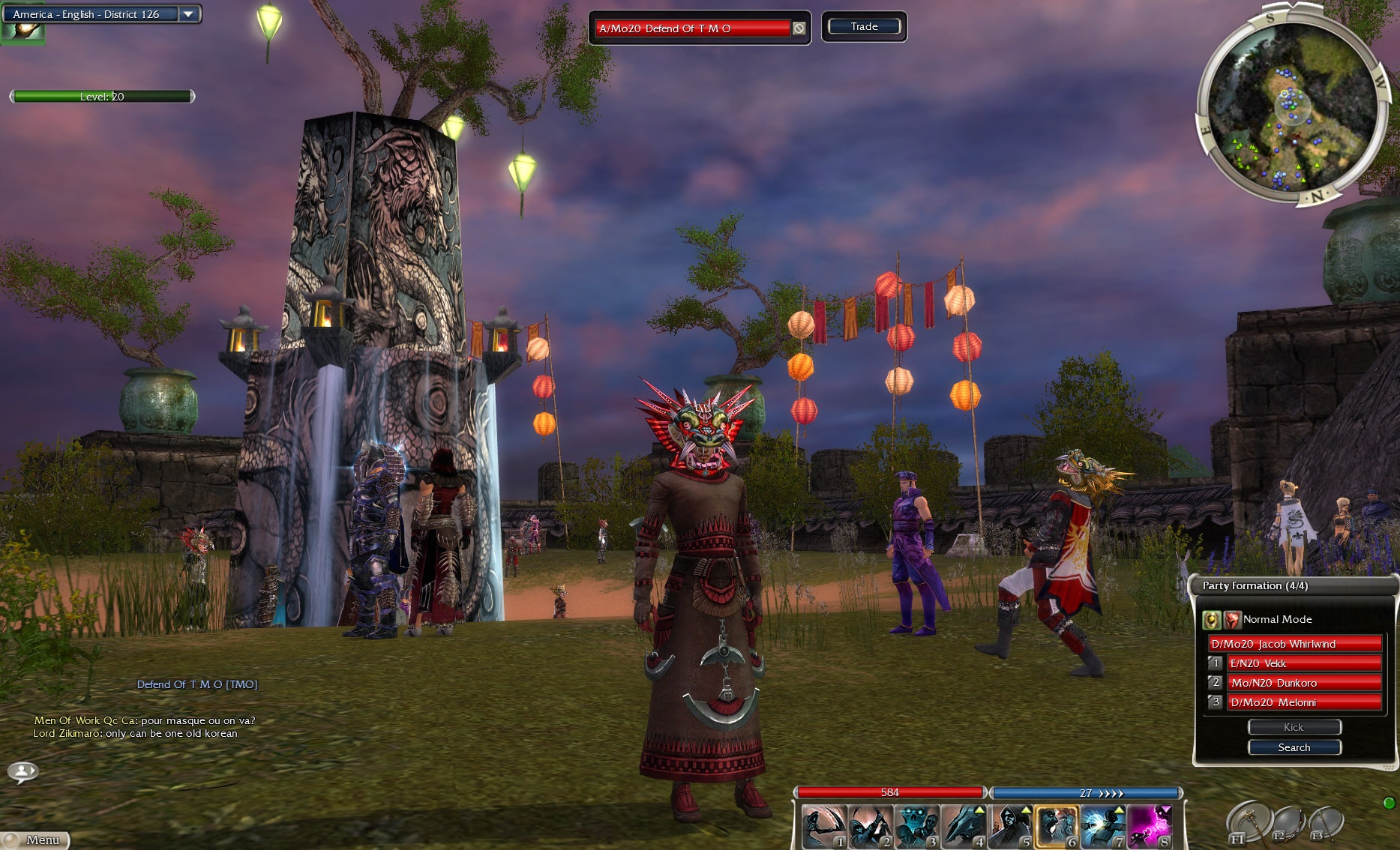Click the Trade button
The height and width of the screenshot is (850, 1400).
point(864,27)
